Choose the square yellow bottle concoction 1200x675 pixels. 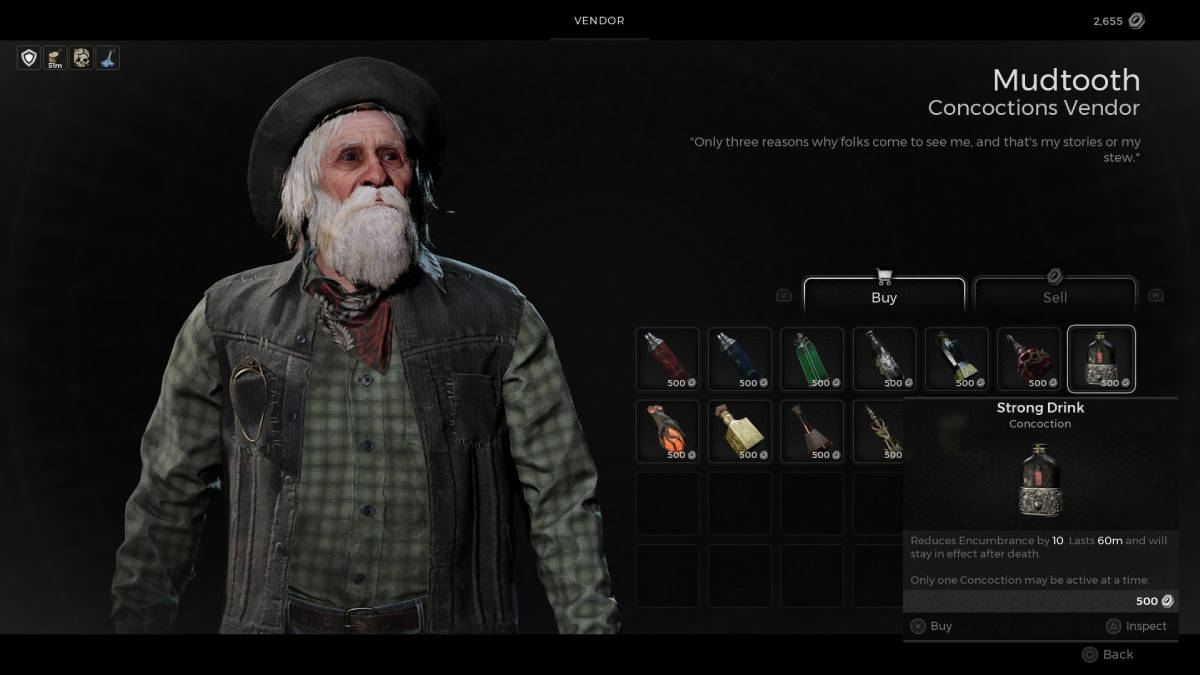740,431
